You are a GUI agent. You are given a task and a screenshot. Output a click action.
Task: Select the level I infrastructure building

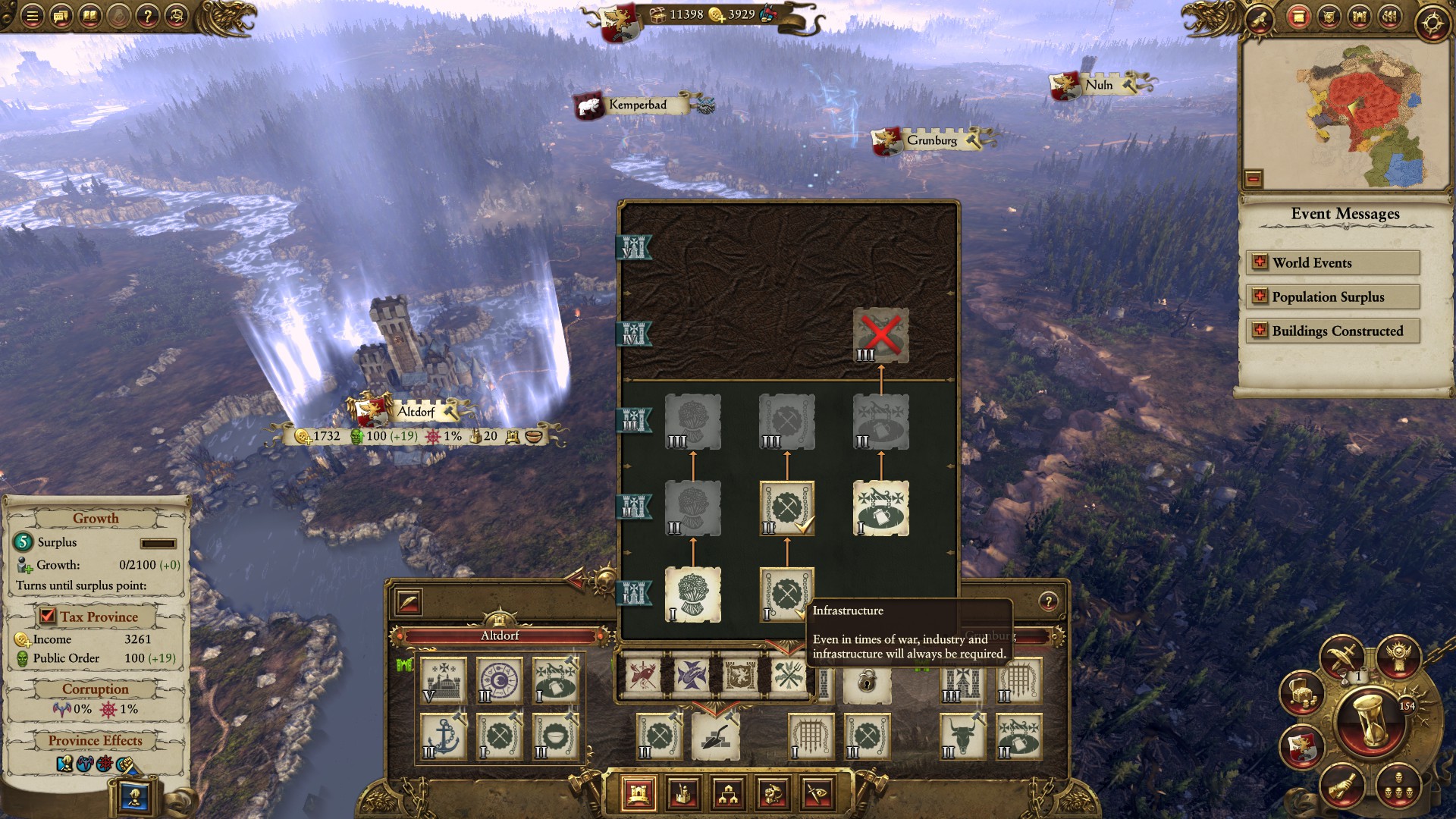[x=786, y=594]
